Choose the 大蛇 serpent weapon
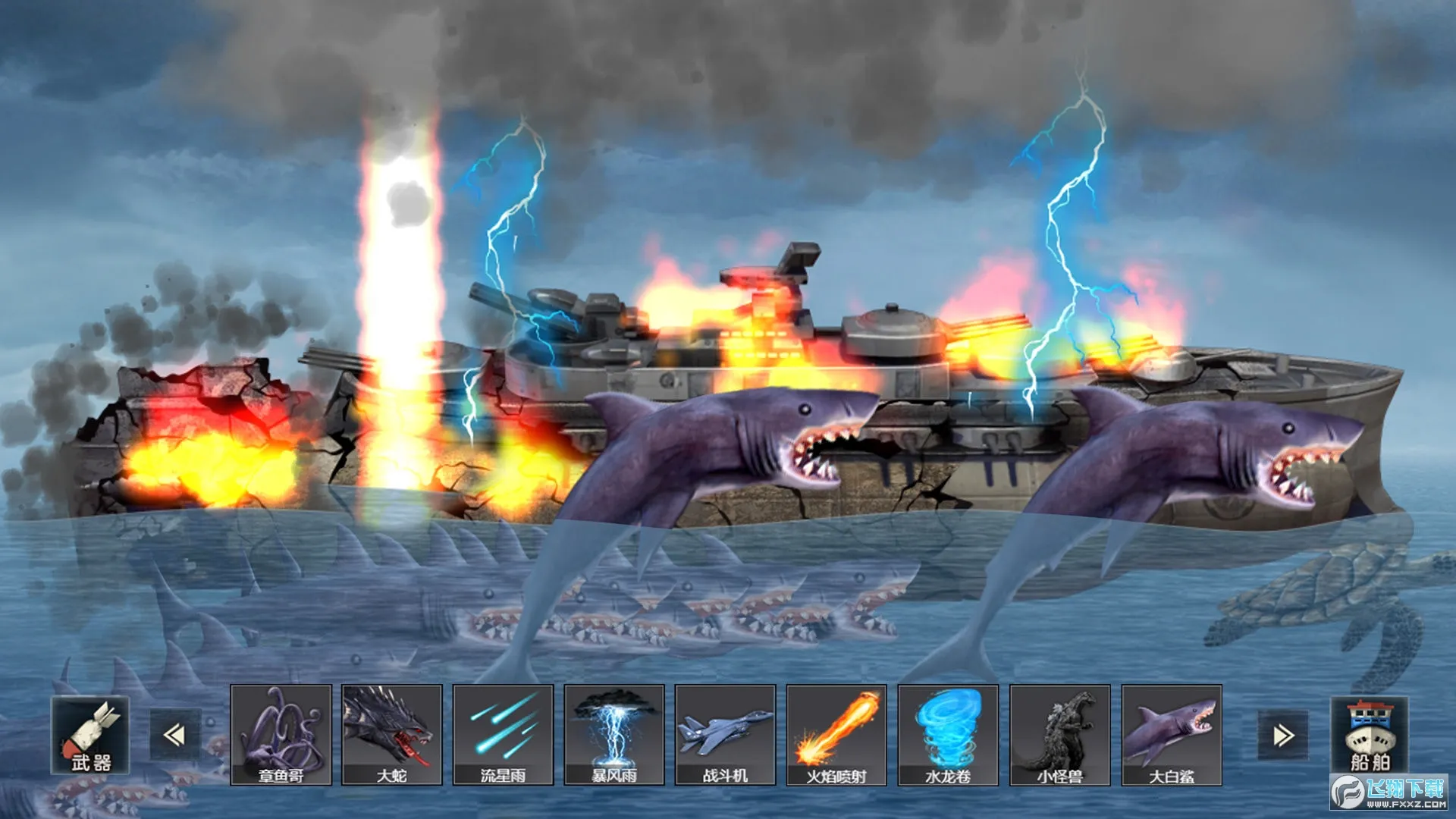This screenshot has width=1456, height=819. [392, 734]
